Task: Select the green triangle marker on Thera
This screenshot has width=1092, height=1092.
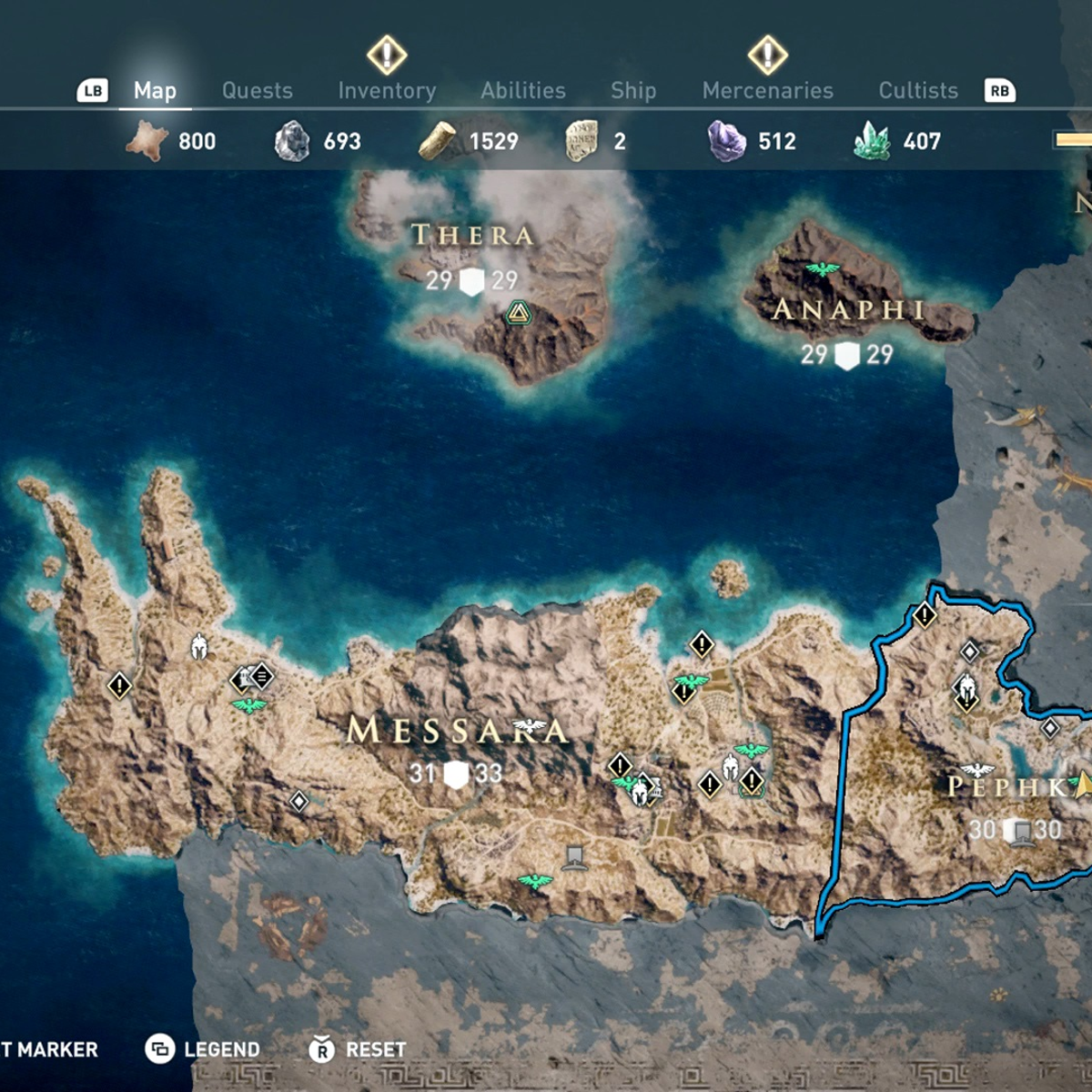Action: (518, 314)
